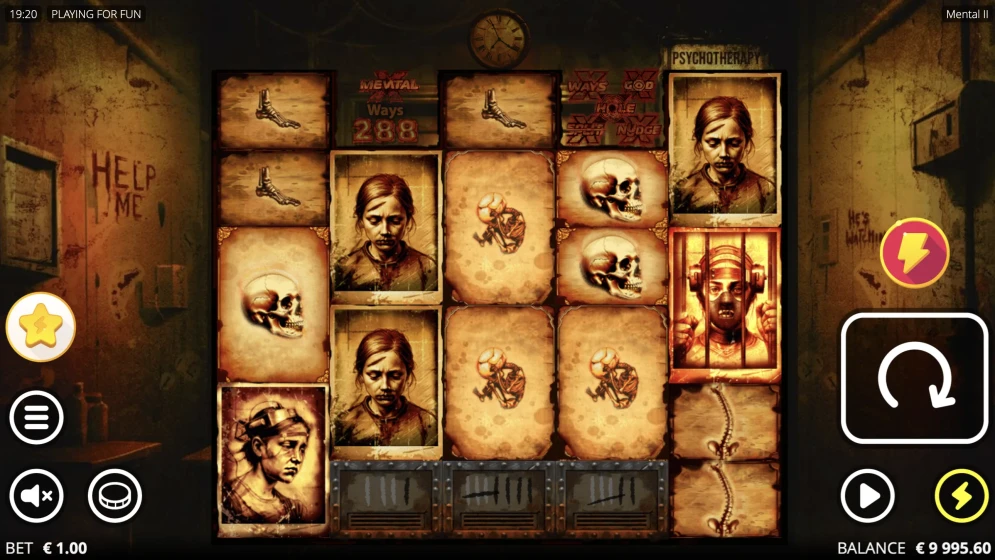Toggle the yellow lightning turbo spin
995x560 pixels.
click(961, 495)
